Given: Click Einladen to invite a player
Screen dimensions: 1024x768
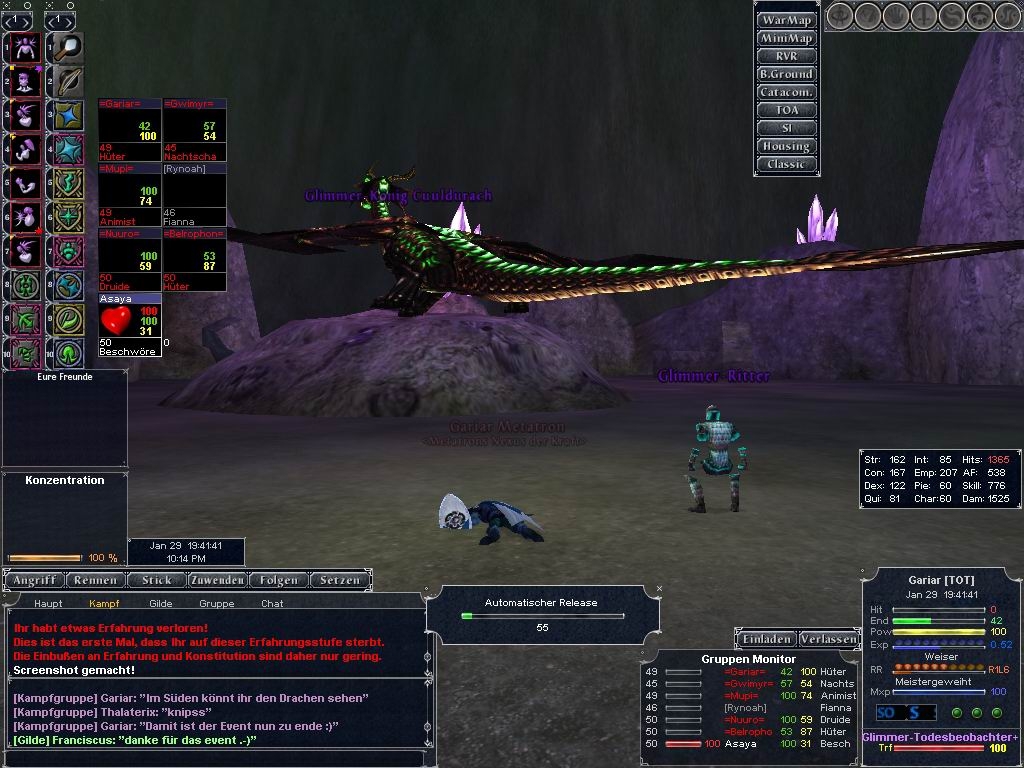Looking at the screenshot, I should 767,639.
